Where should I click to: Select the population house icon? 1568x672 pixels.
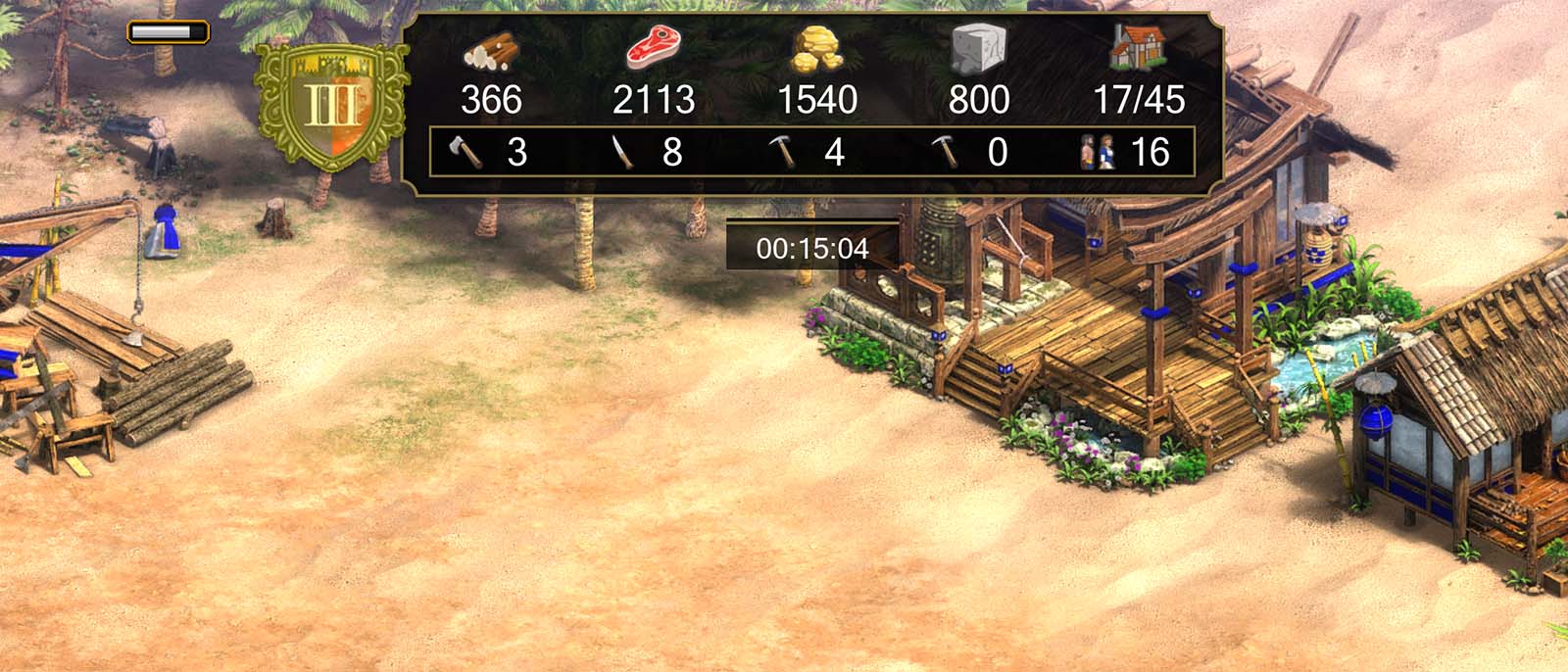pos(1138,46)
